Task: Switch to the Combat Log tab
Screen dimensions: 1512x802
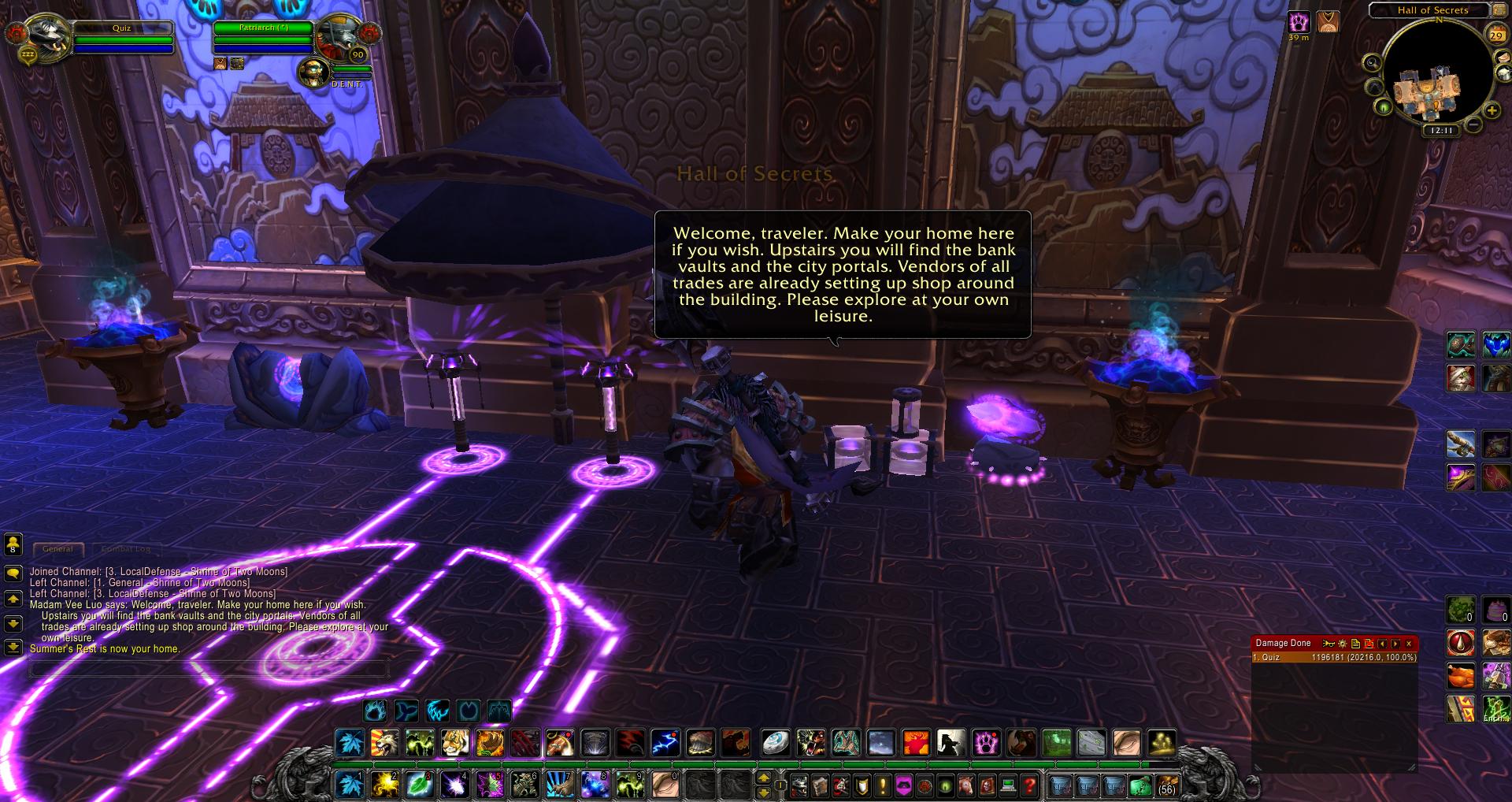Action: coord(126,549)
